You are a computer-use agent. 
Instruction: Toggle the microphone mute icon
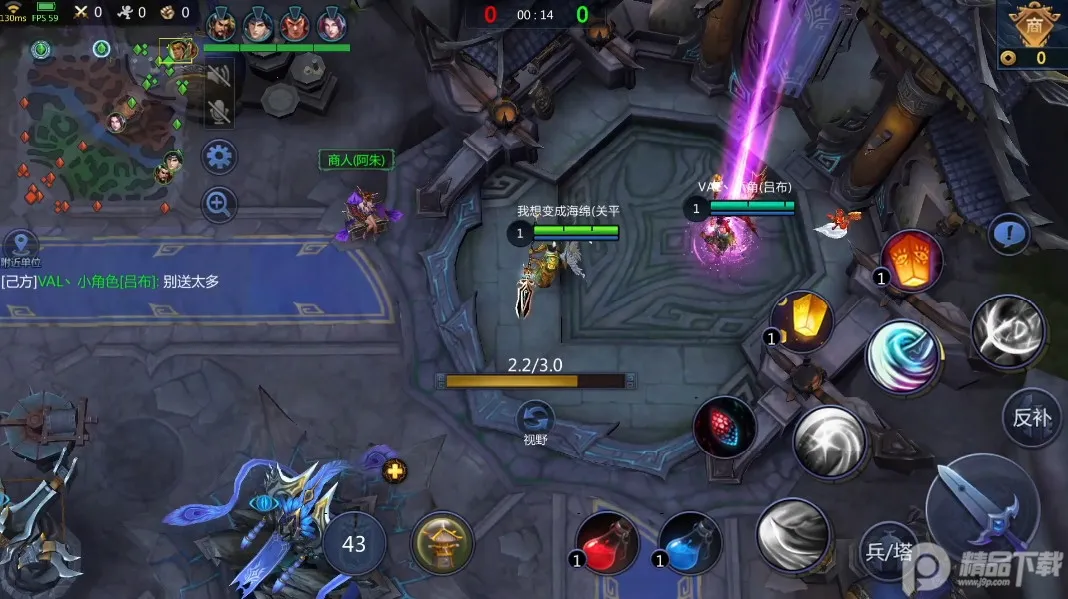(x=219, y=111)
